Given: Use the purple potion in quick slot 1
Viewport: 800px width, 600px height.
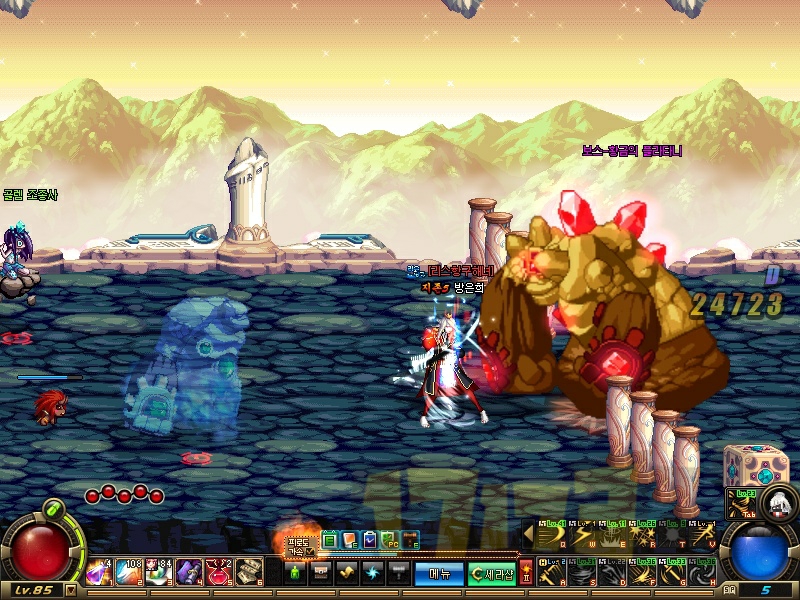Looking at the screenshot, I should pyautogui.click(x=98, y=572).
